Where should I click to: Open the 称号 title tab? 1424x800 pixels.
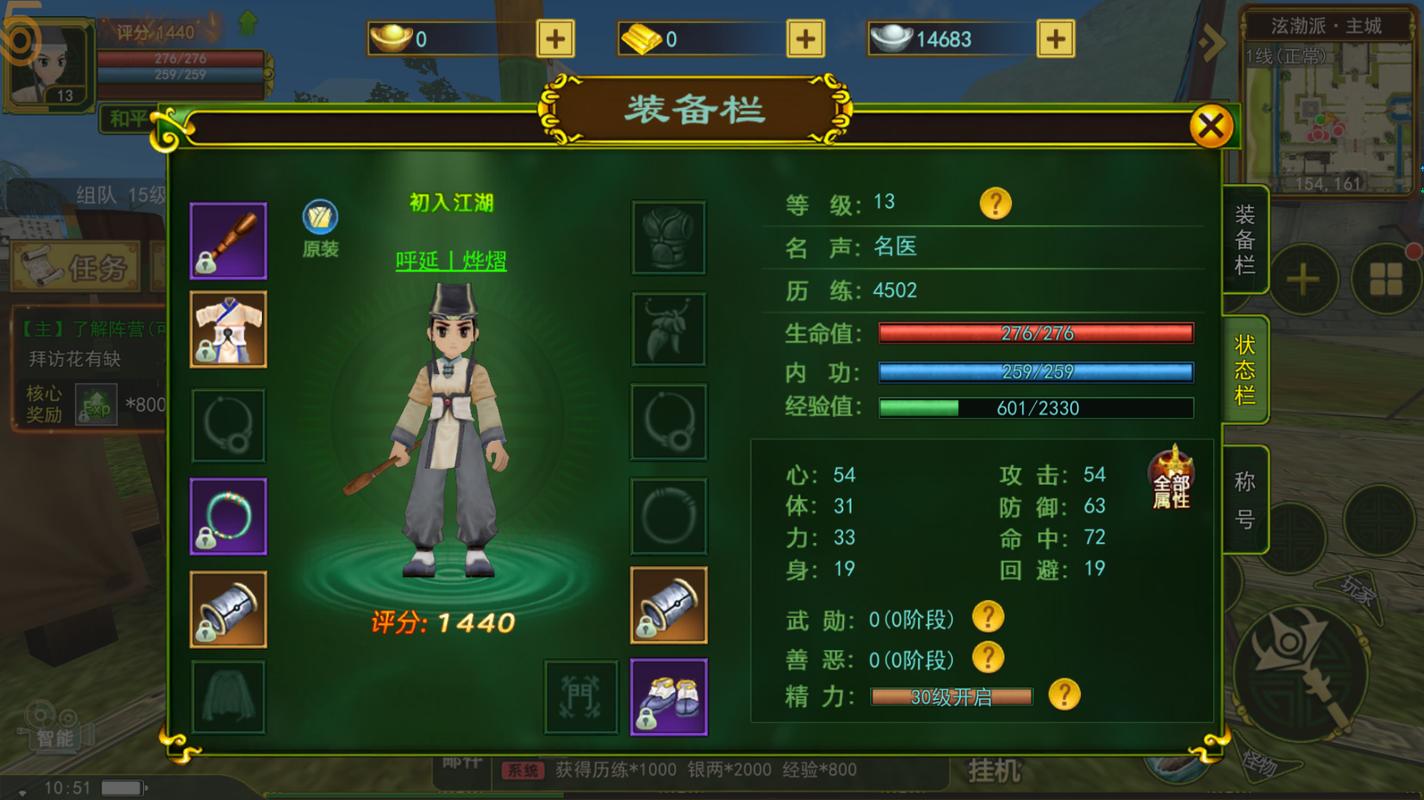(x=1245, y=500)
